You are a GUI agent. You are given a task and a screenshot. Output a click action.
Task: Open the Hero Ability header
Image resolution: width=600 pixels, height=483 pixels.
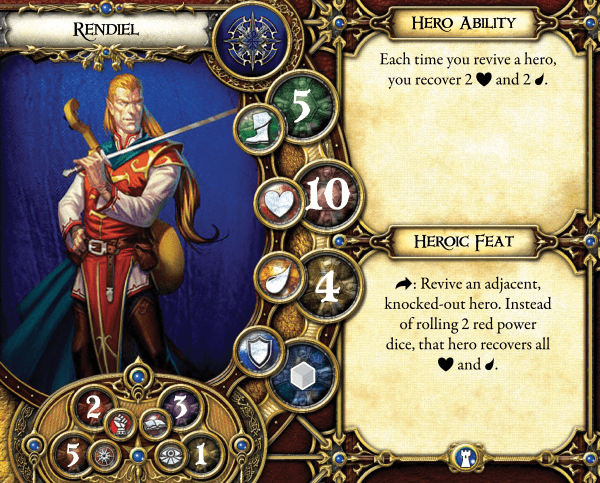(460, 22)
